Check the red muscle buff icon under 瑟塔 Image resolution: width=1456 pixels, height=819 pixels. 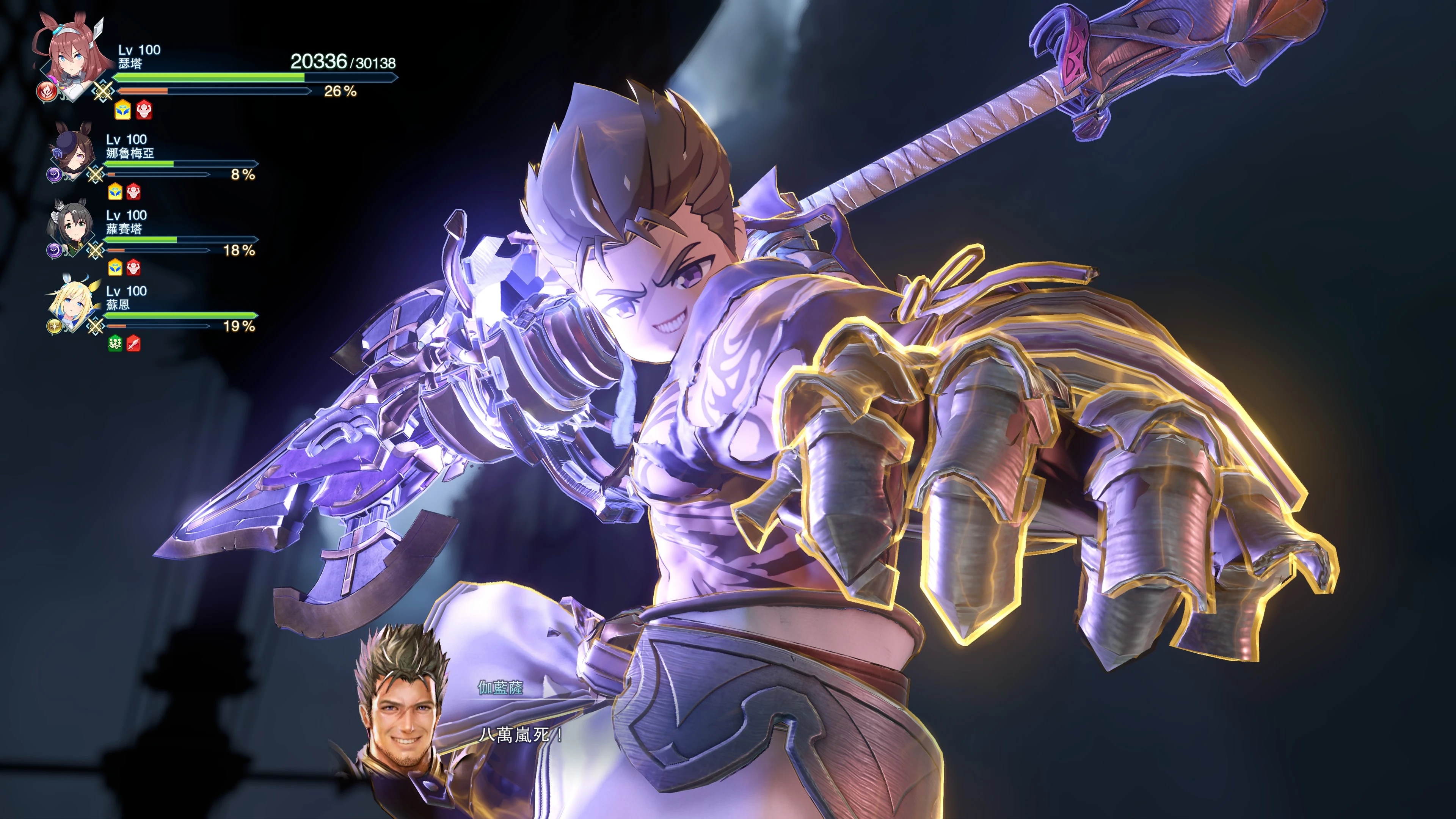point(144,110)
